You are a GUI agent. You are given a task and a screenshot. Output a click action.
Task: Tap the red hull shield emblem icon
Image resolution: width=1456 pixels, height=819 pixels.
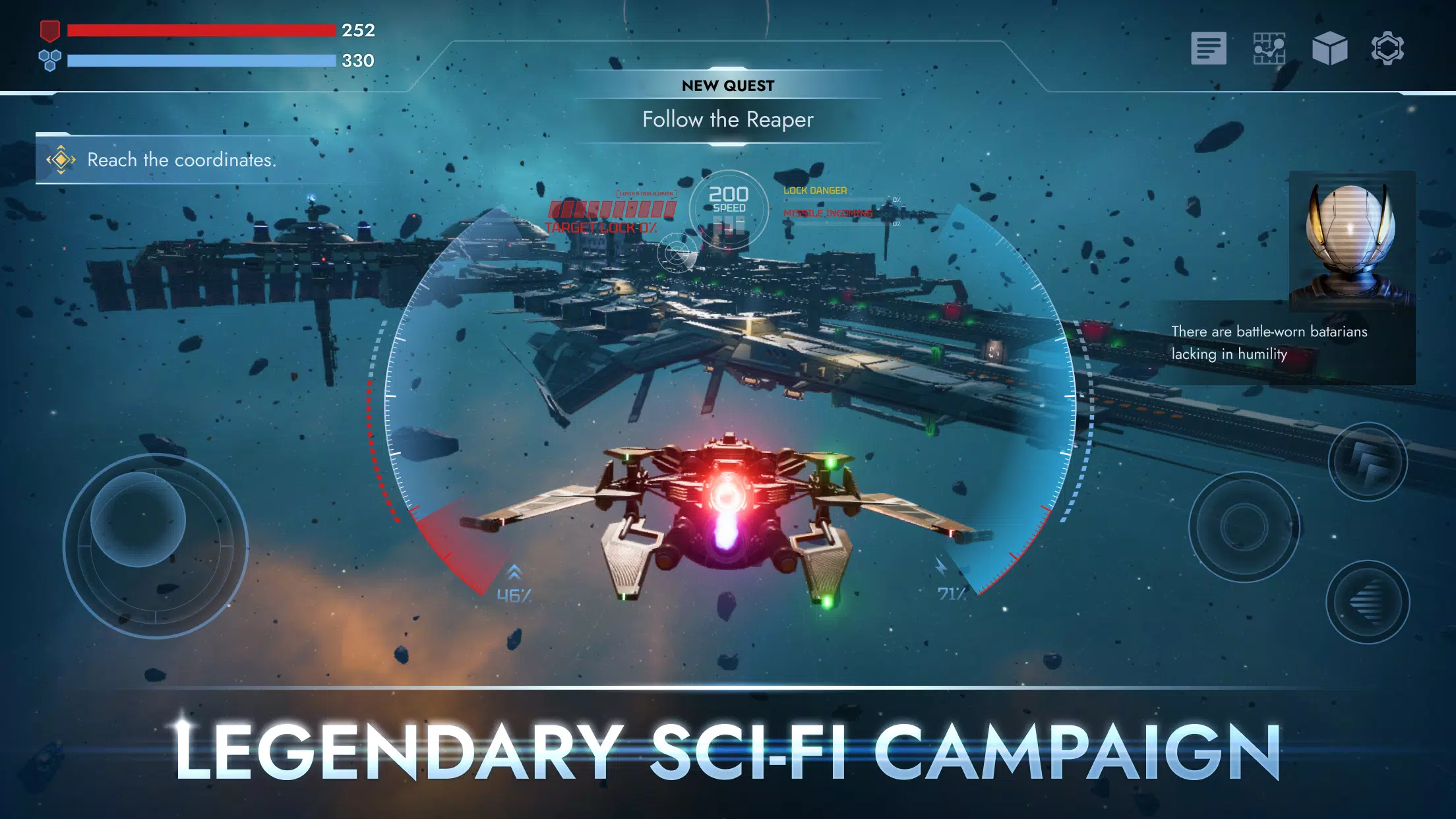point(50,30)
